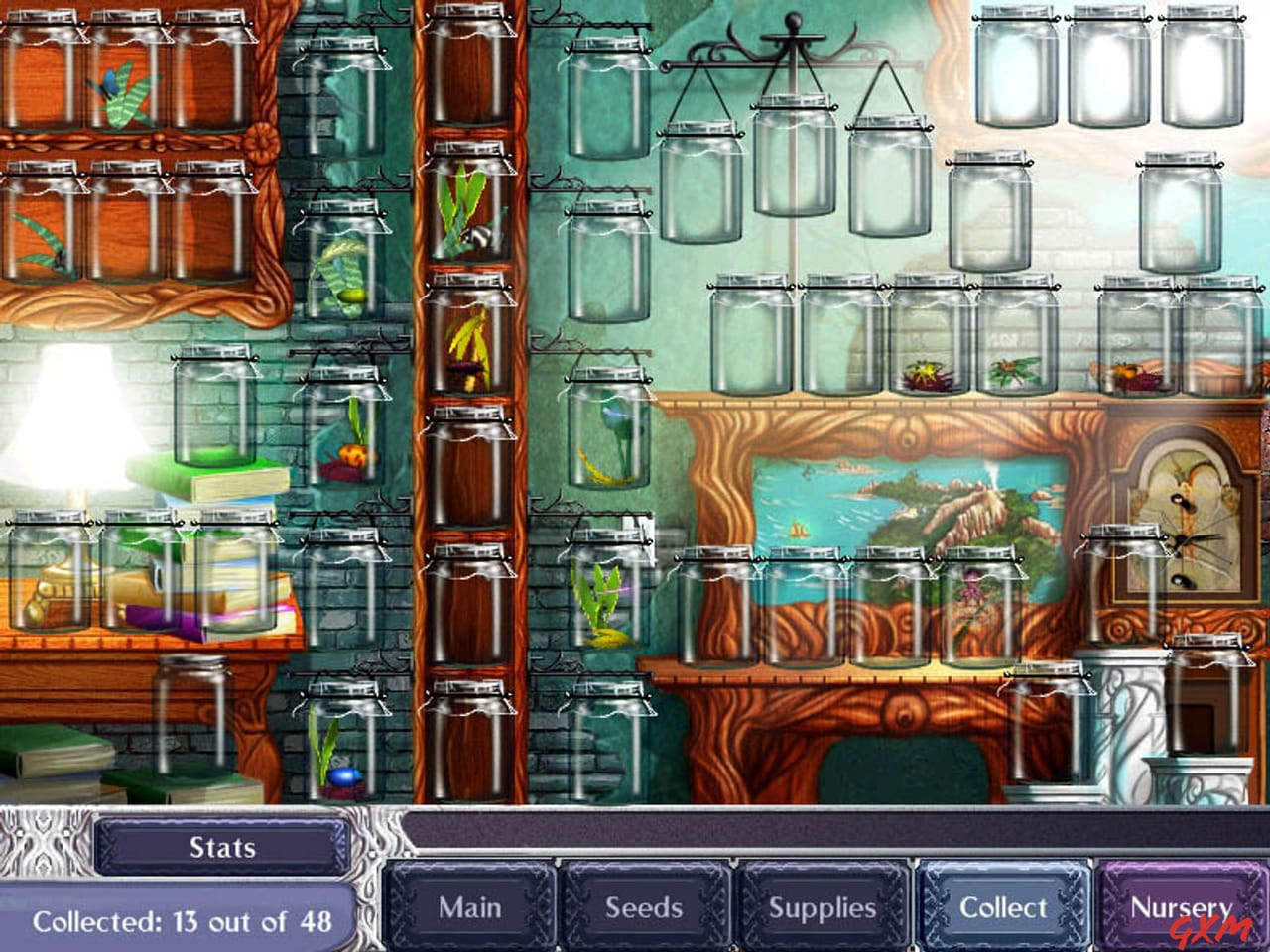Select the jar containing the green caterpillar

tap(347, 288)
